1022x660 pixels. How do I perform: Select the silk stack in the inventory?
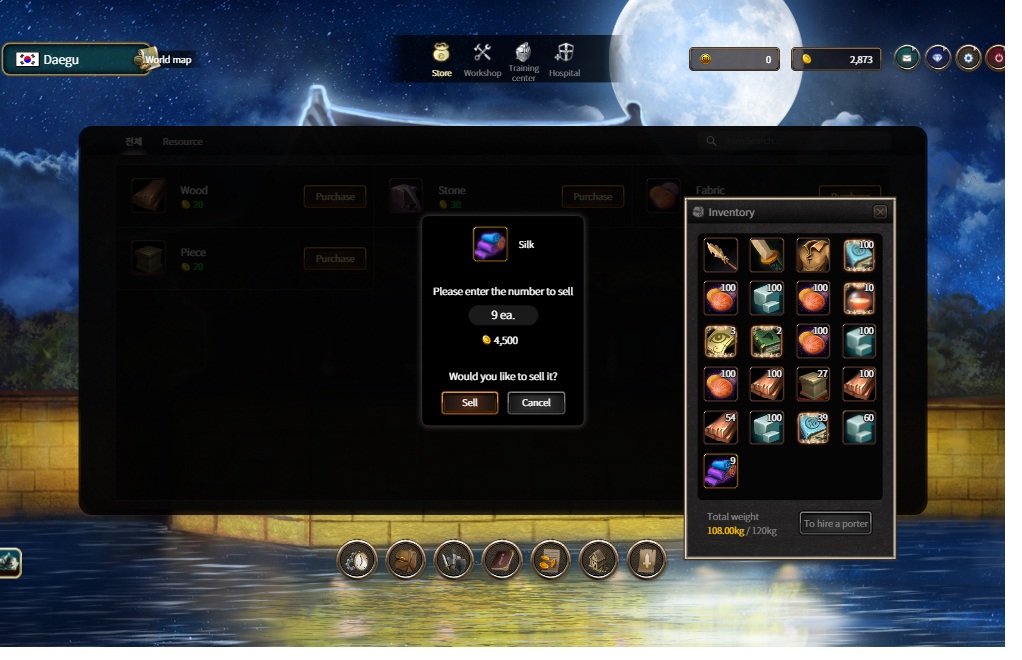721,470
